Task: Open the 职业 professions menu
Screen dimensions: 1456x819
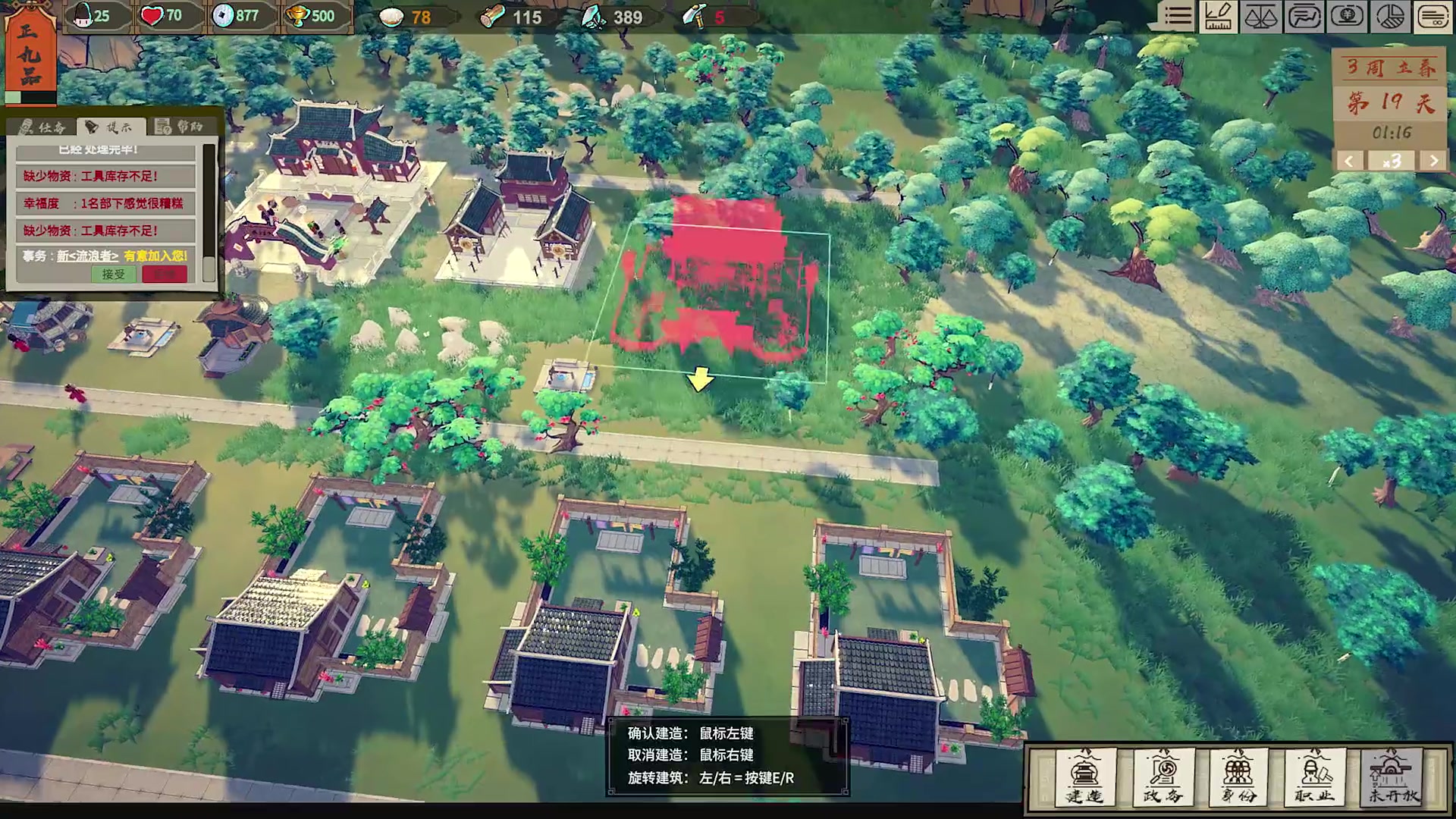Action: coord(1315,777)
